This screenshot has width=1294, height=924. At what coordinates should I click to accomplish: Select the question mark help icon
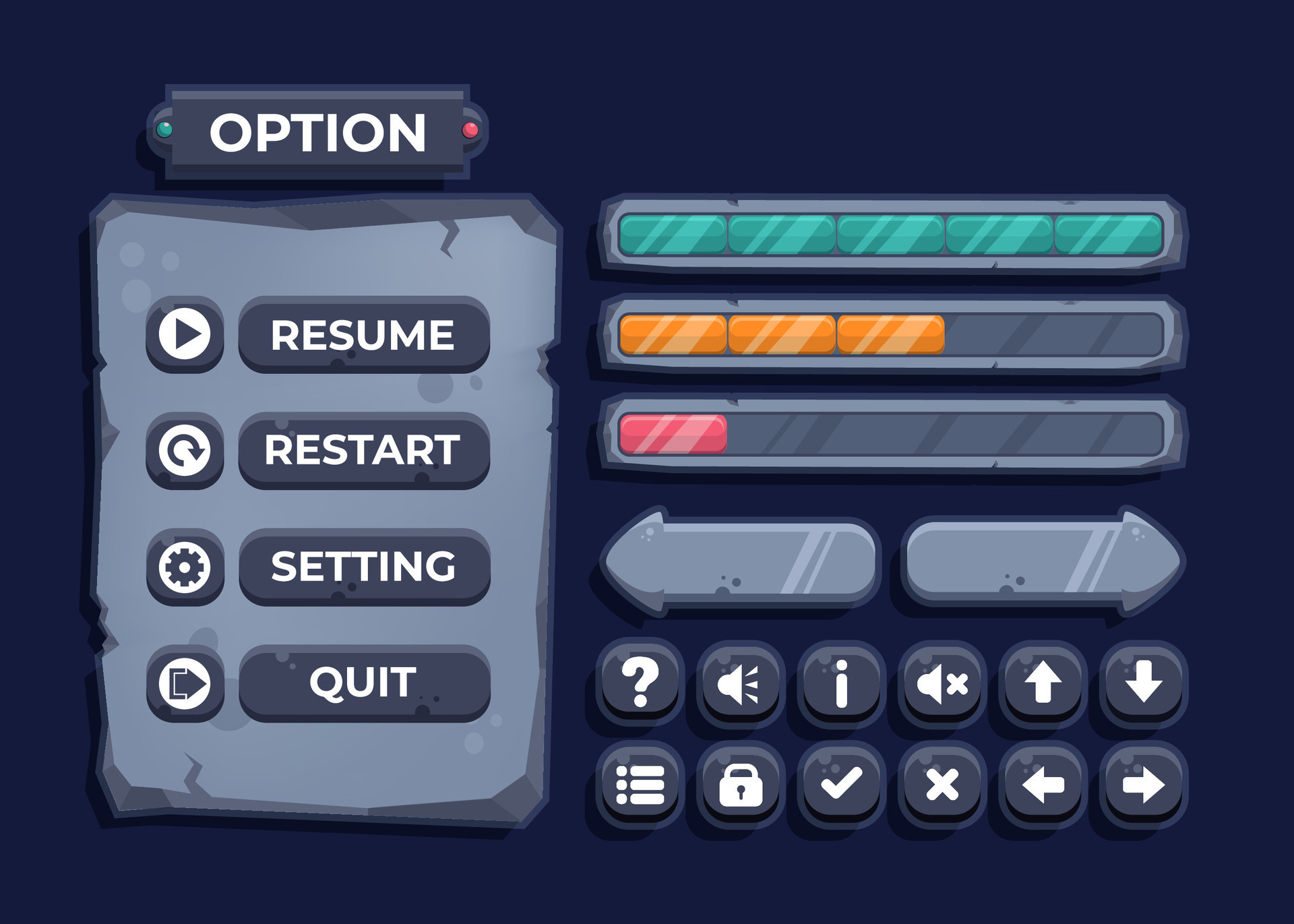[640, 684]
